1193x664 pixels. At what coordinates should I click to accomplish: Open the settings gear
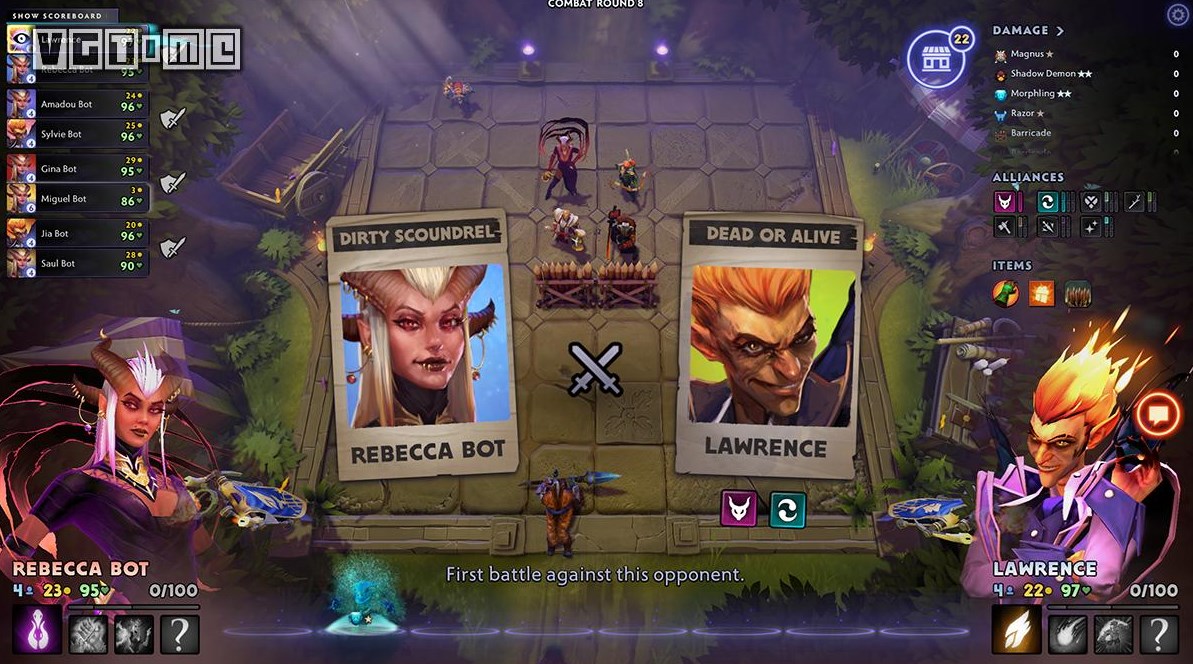coord(1177,14)
